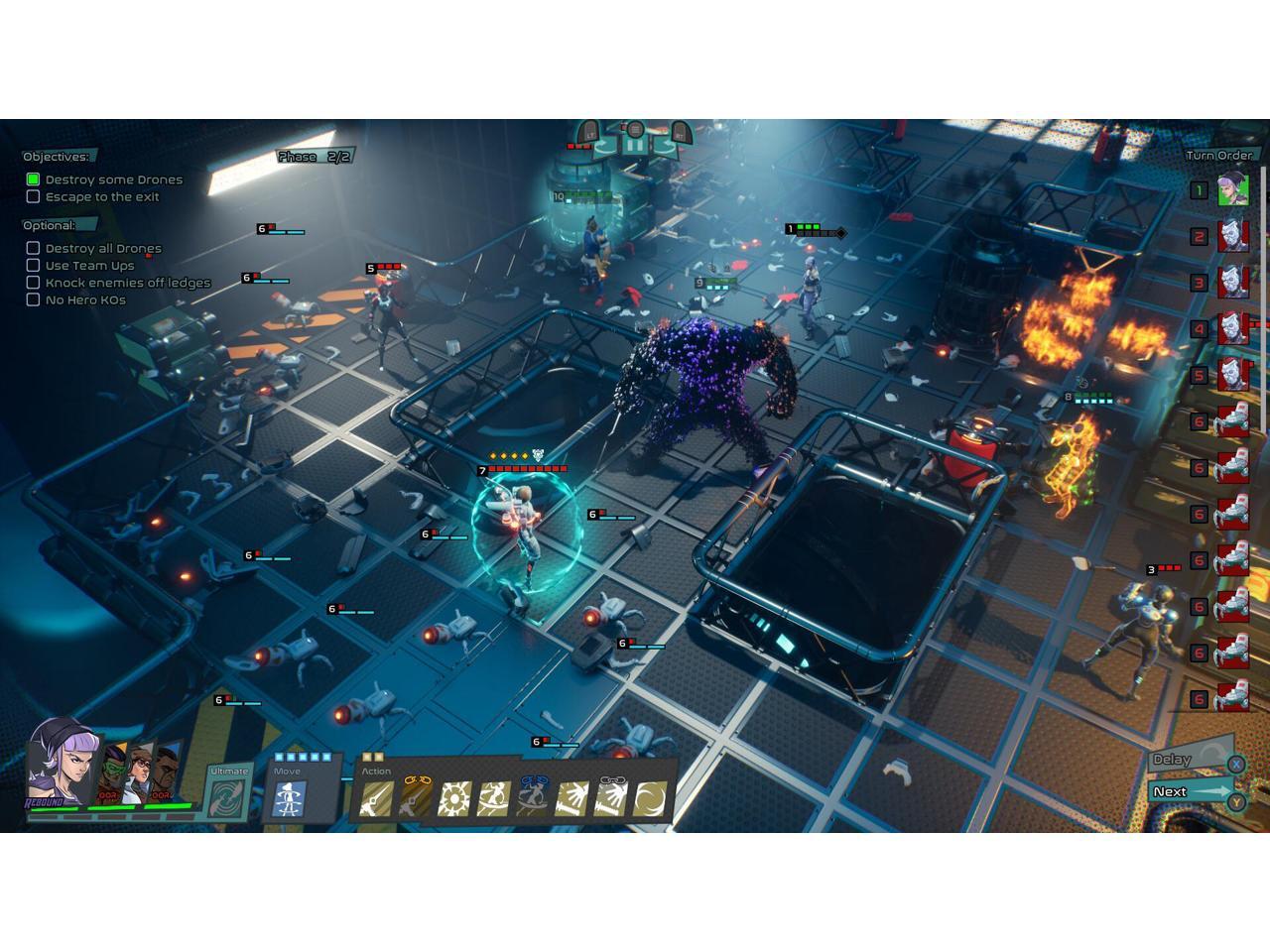The width and height of the screenshot is (1270, 952).
Task: Click the 'Escape to the exit' objective
Action: (102, 196)
